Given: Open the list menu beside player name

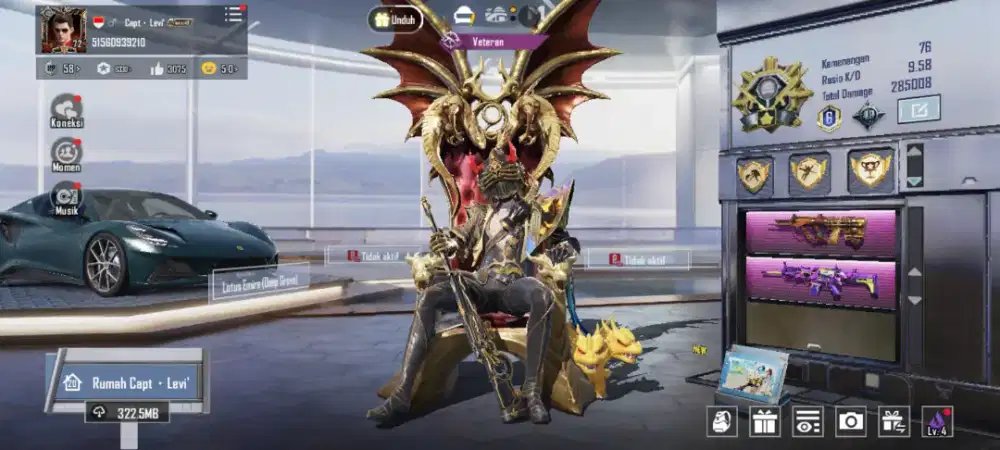Looking at the screenshot, I should pyautogui.click(x=233, y=14).
